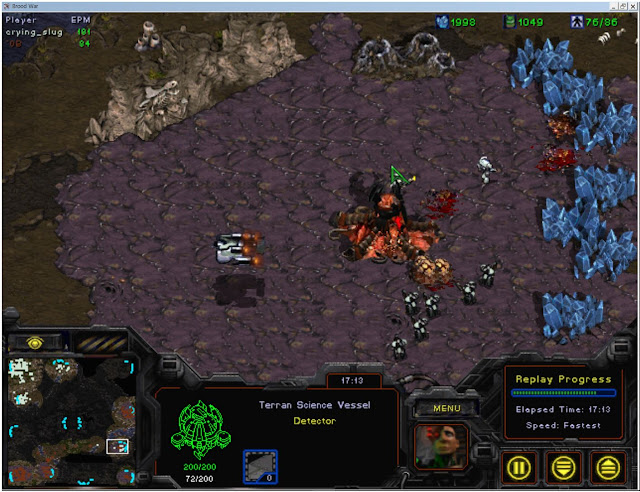Click the unit portrait video
Screen dimensions: 640x492
pos(441,447)
